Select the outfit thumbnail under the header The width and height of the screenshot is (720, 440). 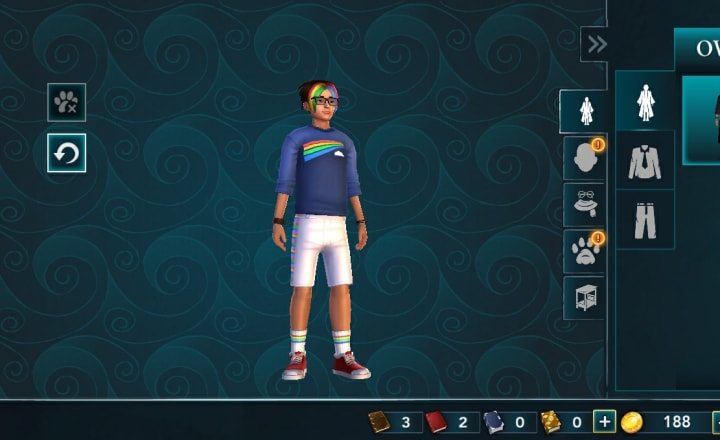pyautogui.click(x=703, y=120)
